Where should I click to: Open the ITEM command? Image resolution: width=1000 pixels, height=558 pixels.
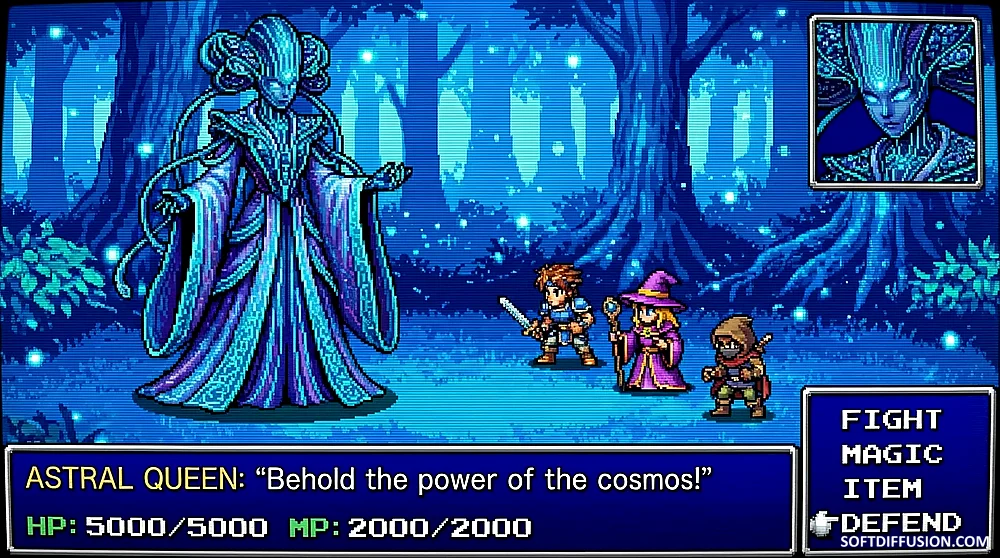(x=881, y=489)
